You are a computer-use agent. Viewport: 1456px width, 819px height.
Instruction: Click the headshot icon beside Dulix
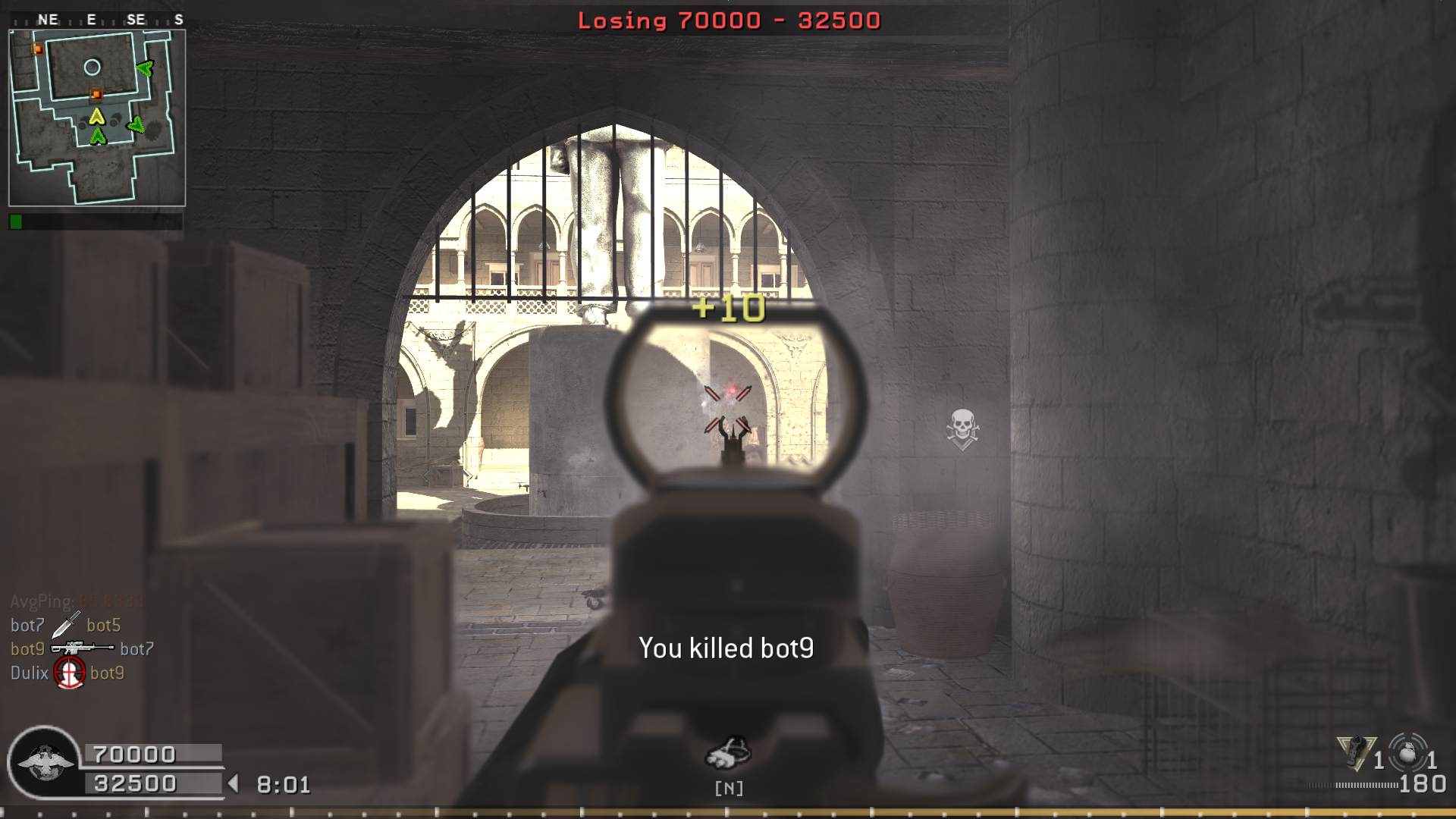point(69,673)
